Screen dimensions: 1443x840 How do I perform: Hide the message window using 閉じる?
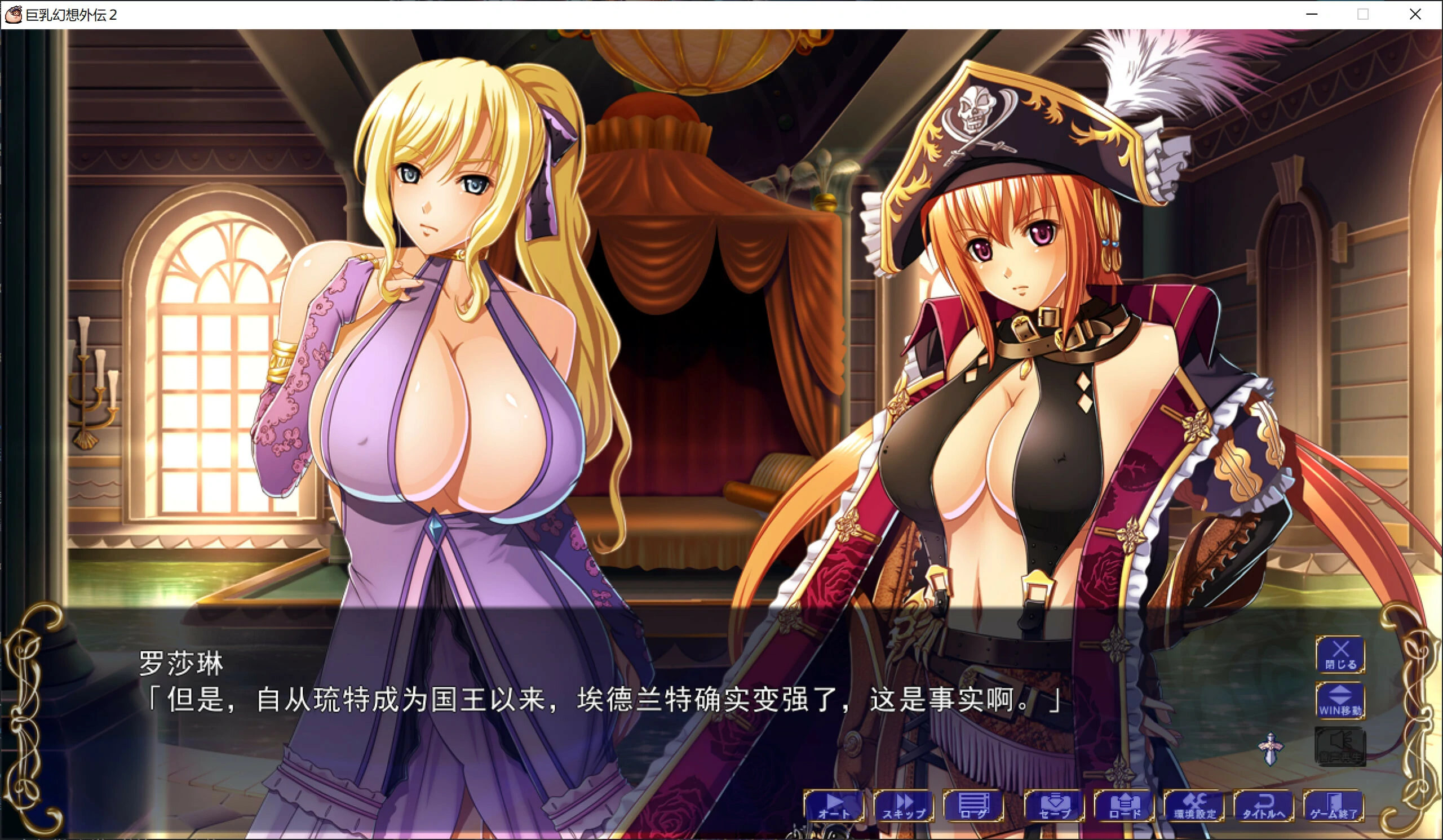tap(1340, 655)
